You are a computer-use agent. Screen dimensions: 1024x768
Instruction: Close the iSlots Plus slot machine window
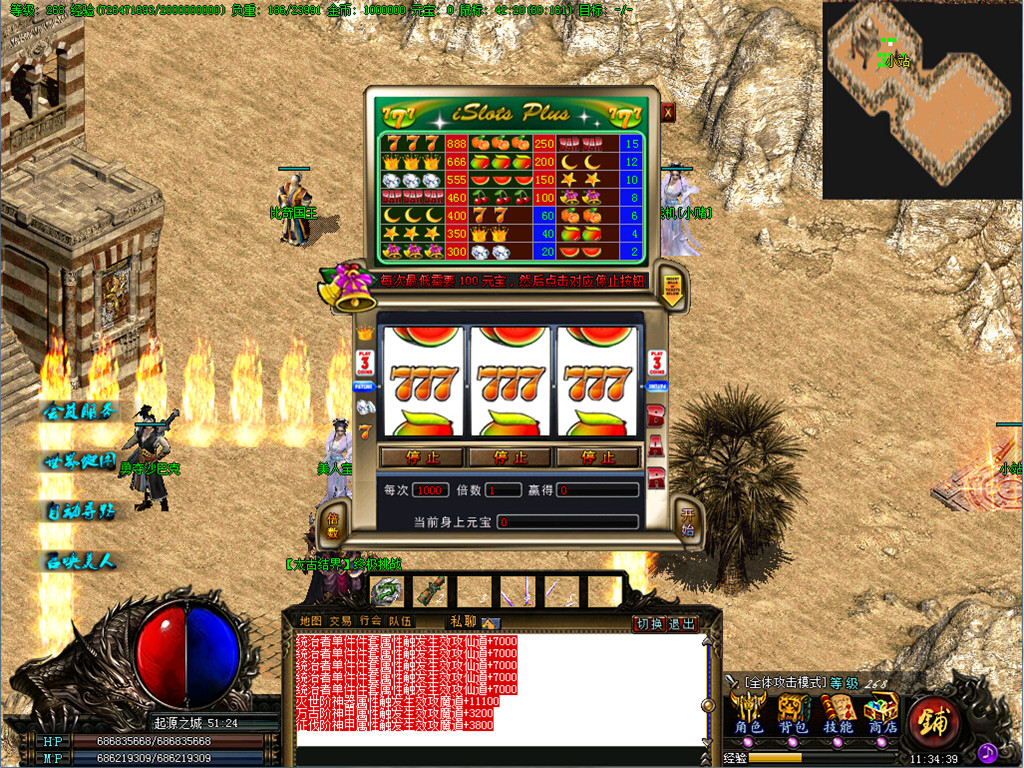click(668, 112)
